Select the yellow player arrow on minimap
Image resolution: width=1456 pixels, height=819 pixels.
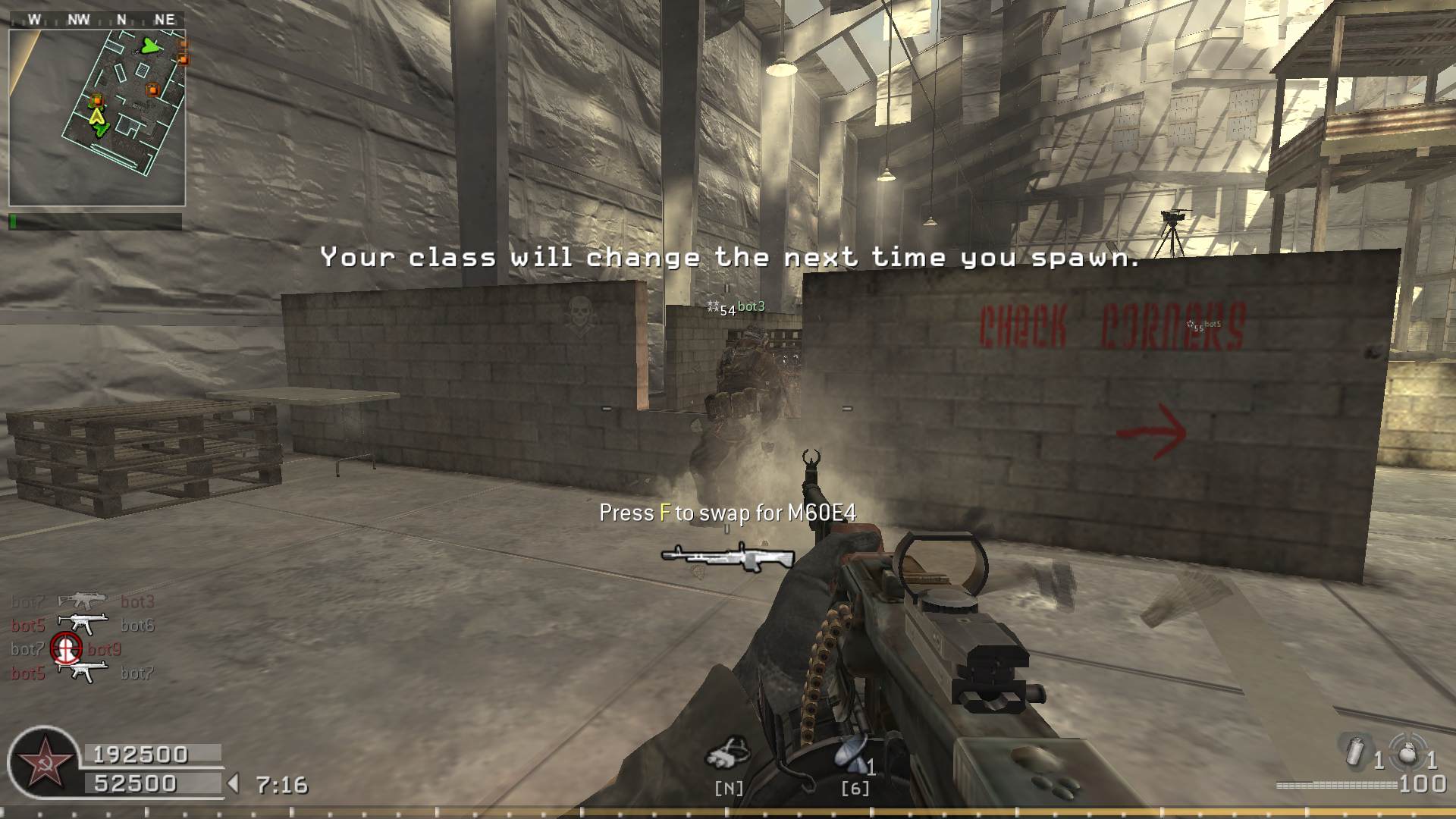[96, 115]
